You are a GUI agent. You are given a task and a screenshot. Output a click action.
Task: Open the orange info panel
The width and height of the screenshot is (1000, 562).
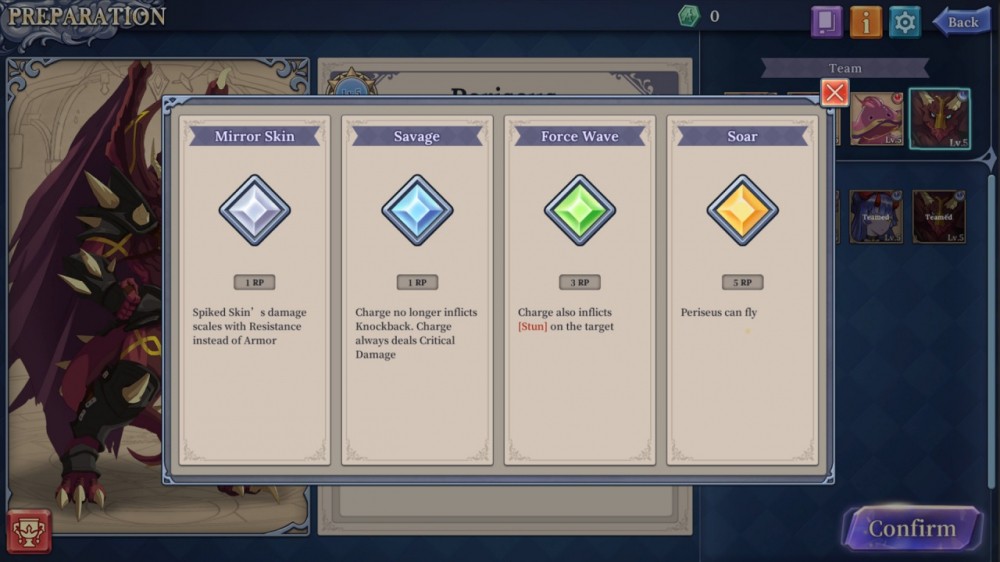[865, 21]
